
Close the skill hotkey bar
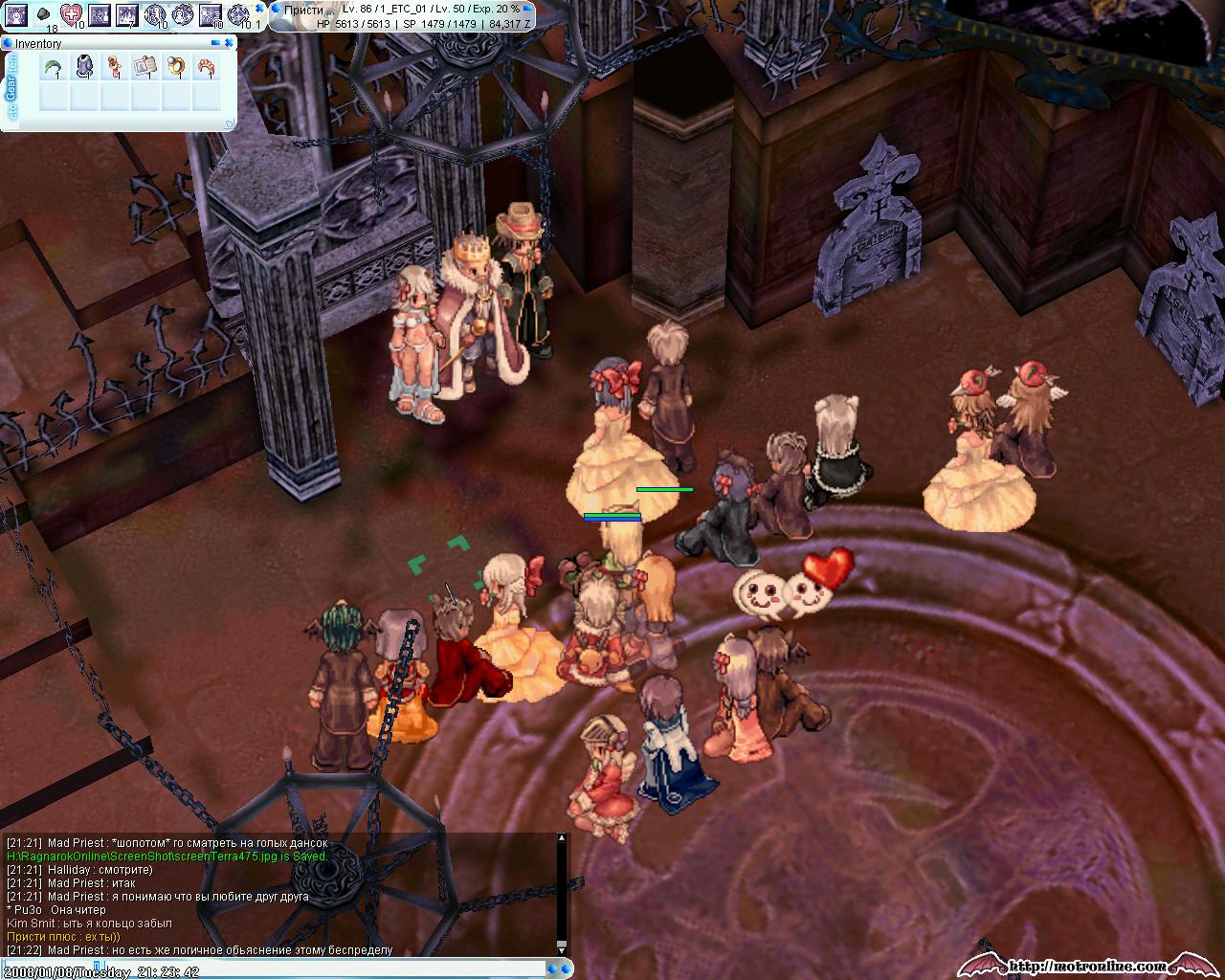pyautogui.click(x=259, y=7)
